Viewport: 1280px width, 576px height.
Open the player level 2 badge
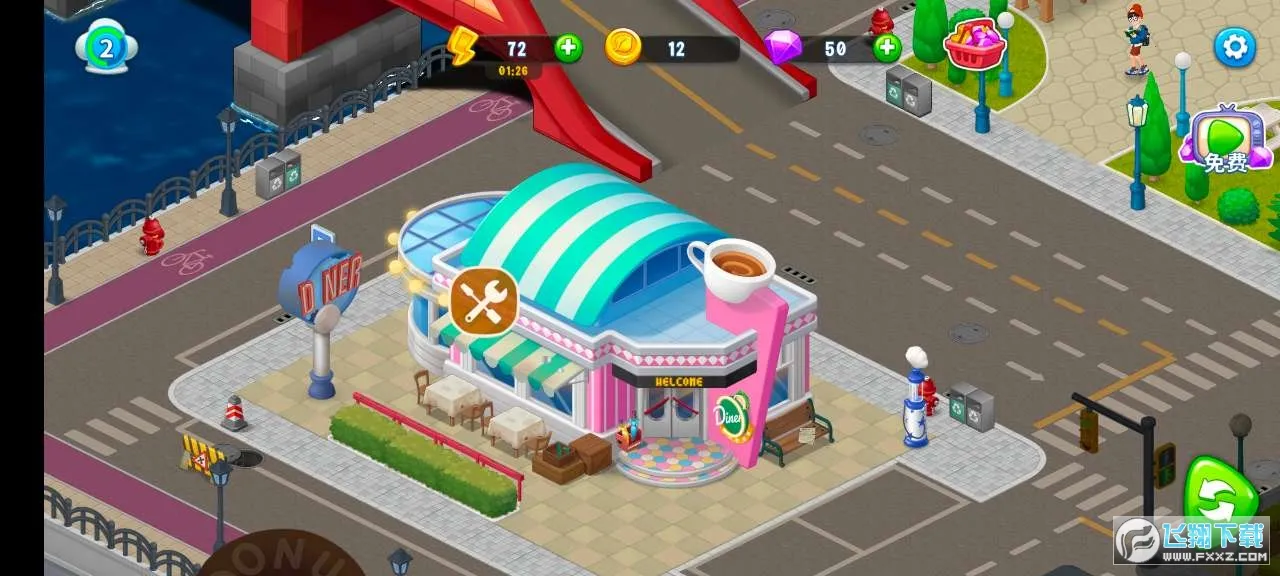click(x=106, y=48)
